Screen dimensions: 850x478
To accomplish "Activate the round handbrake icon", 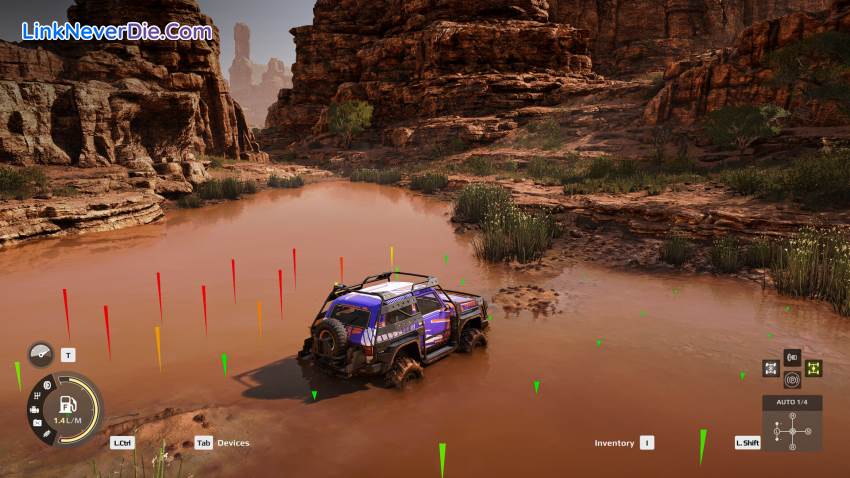I will pyautogui.click(x=792, y=380).
